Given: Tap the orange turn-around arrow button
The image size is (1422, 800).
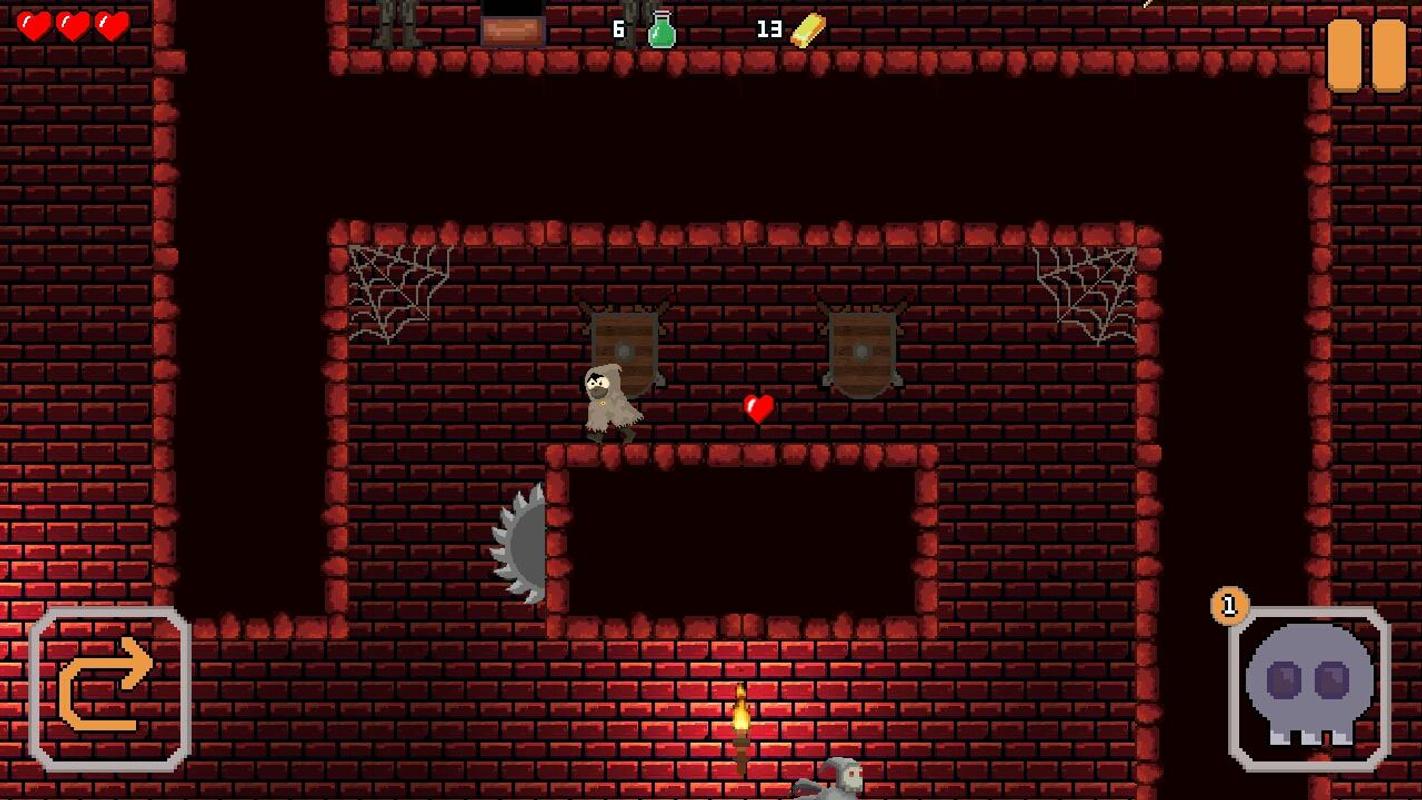Looking at the screenshot, I should coord(109,688).
